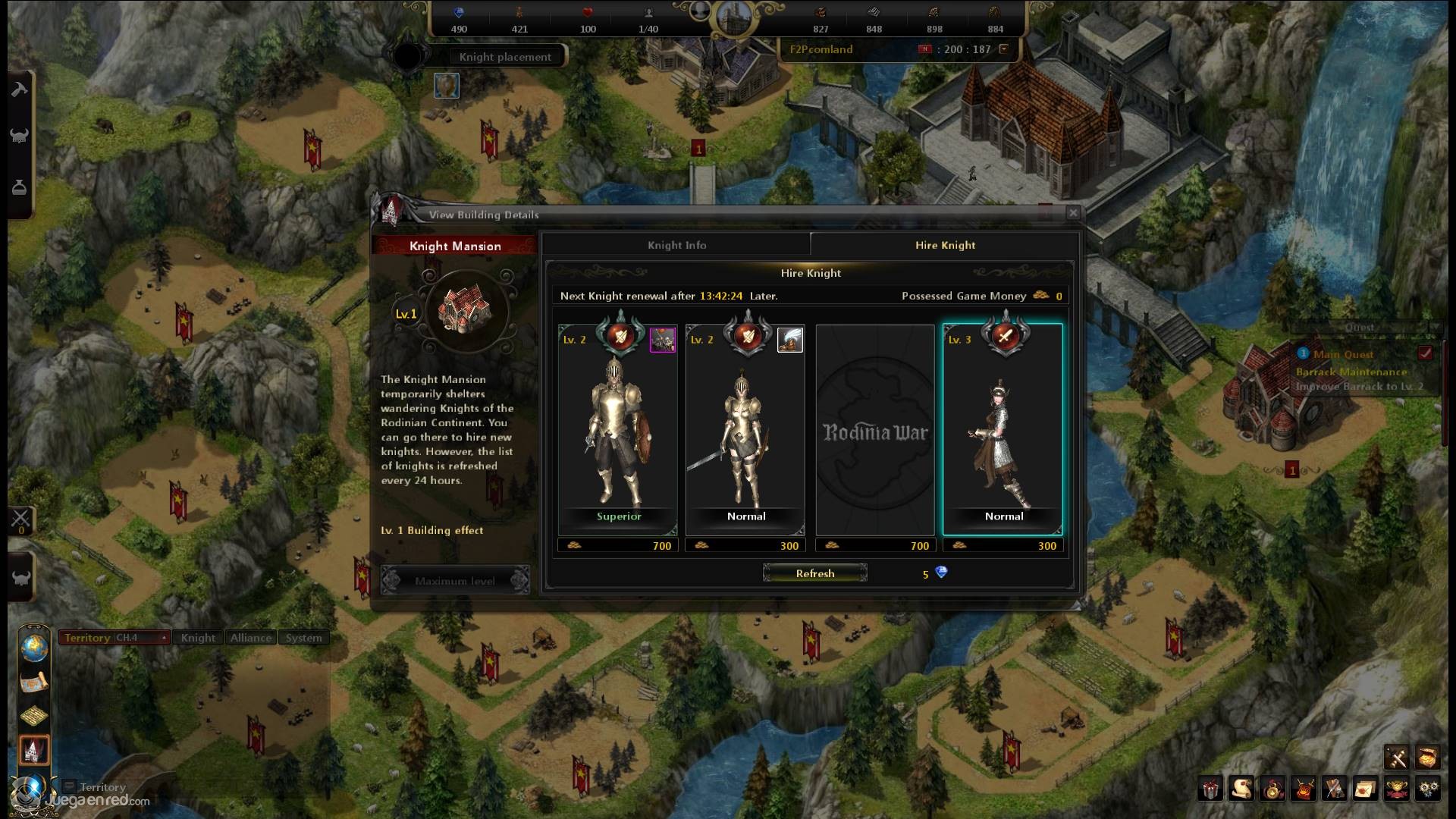Switch to the Knight Info tab
The height and width of the screenshot is (819, 1456).
coord(676,245)
